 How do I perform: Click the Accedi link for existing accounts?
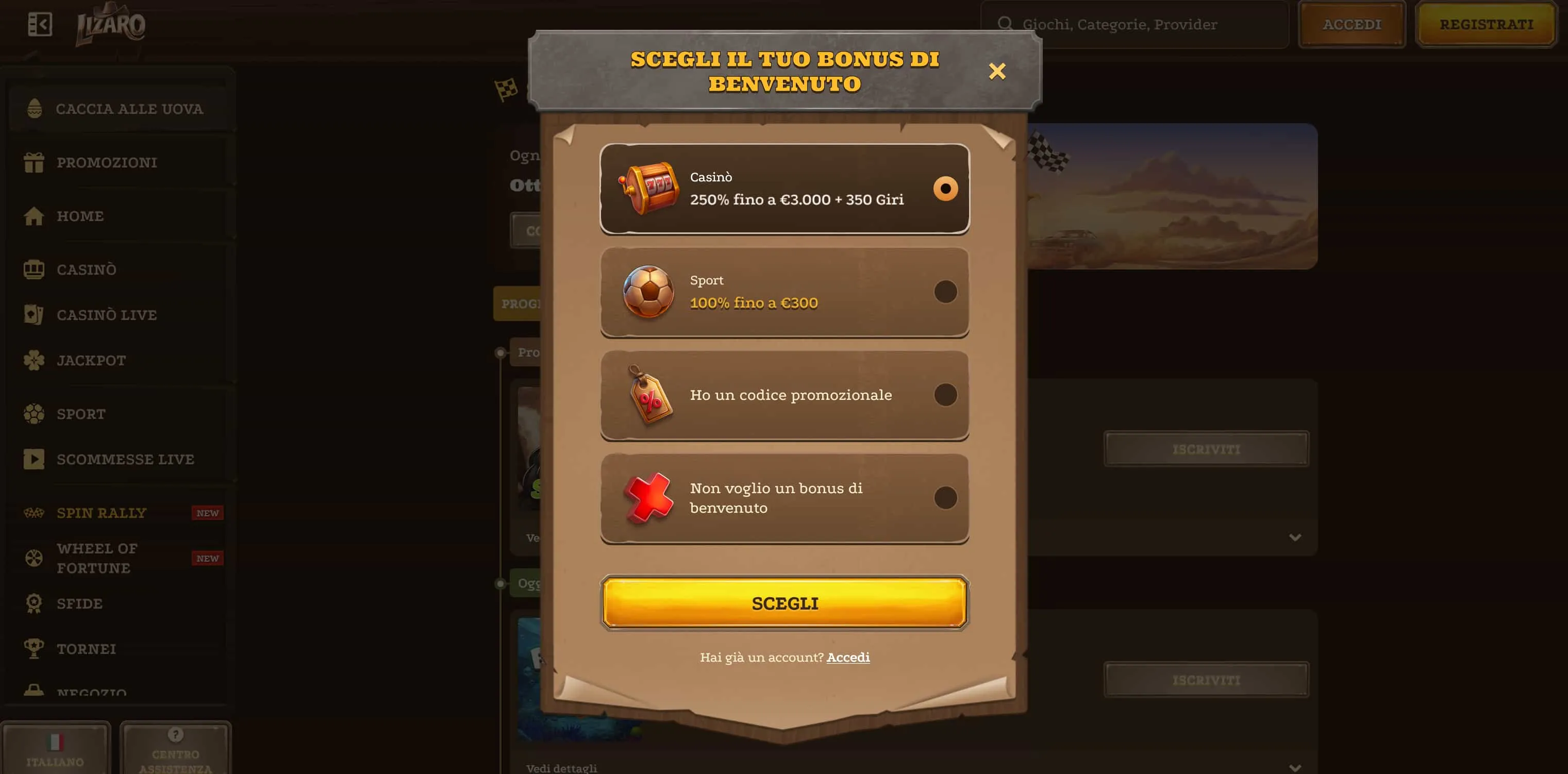[847, 657]
